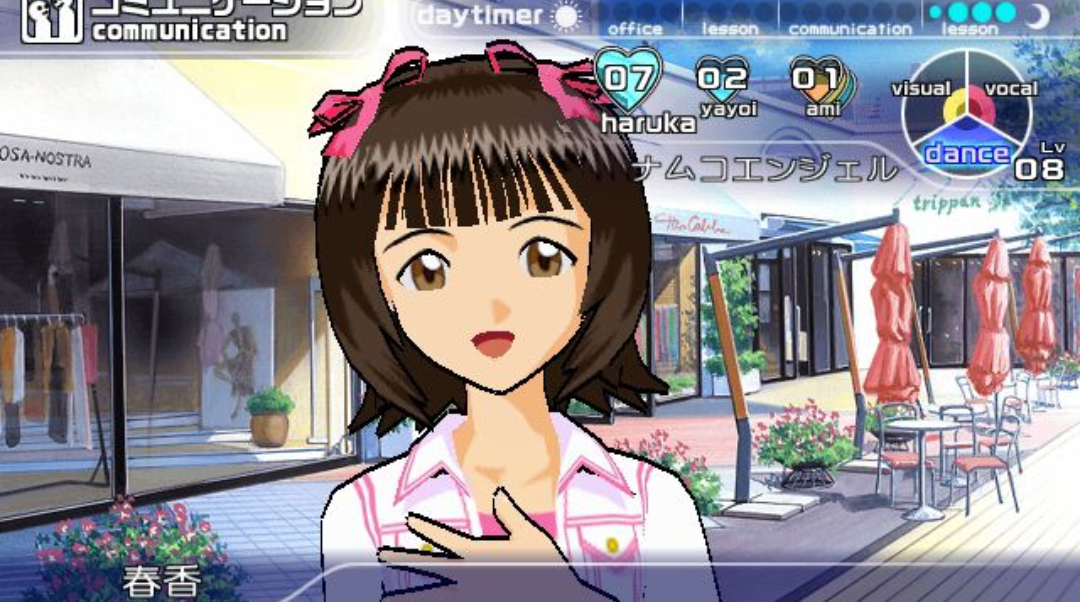This screenshot has width=1080, height=603.
Task: Select Haruka's heart icon showing 07
Action: coord(628,76)
